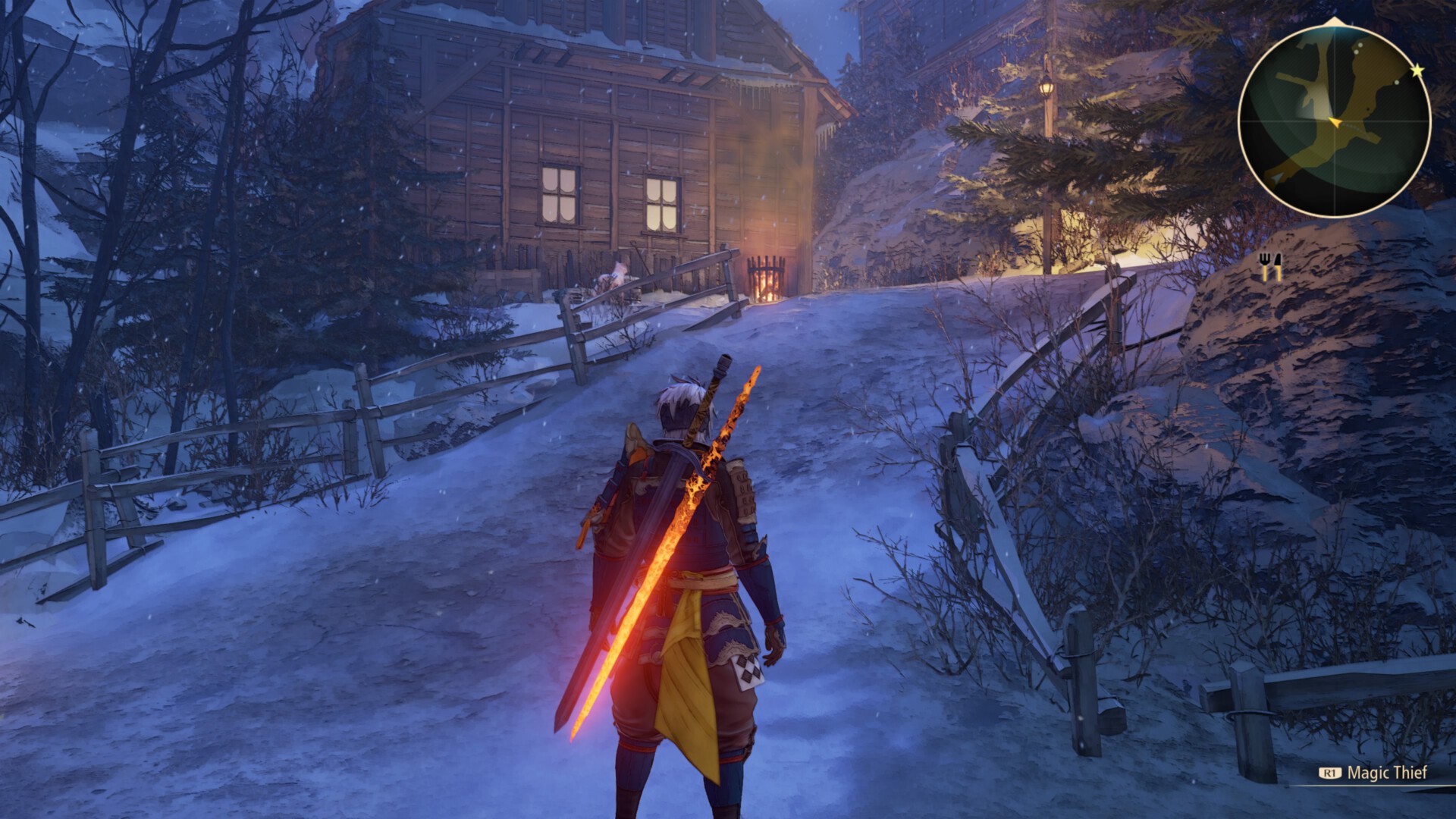Image resolution: width=1456 pixels, height=819 pixels.
Task: Select the yellow star marker on minimap
Action: pos(1417,71)
